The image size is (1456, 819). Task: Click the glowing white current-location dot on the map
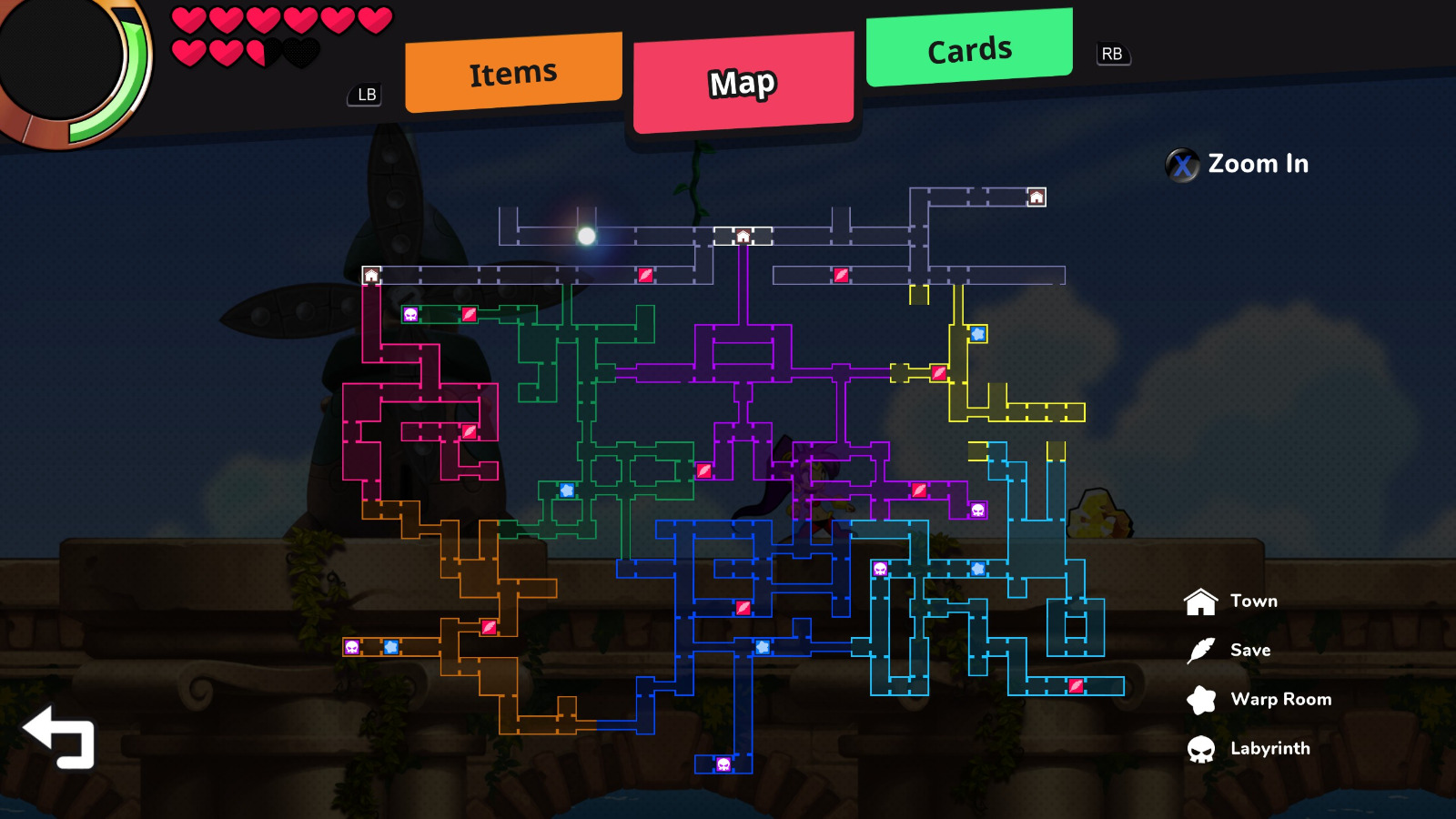click(x=588, y=235)
